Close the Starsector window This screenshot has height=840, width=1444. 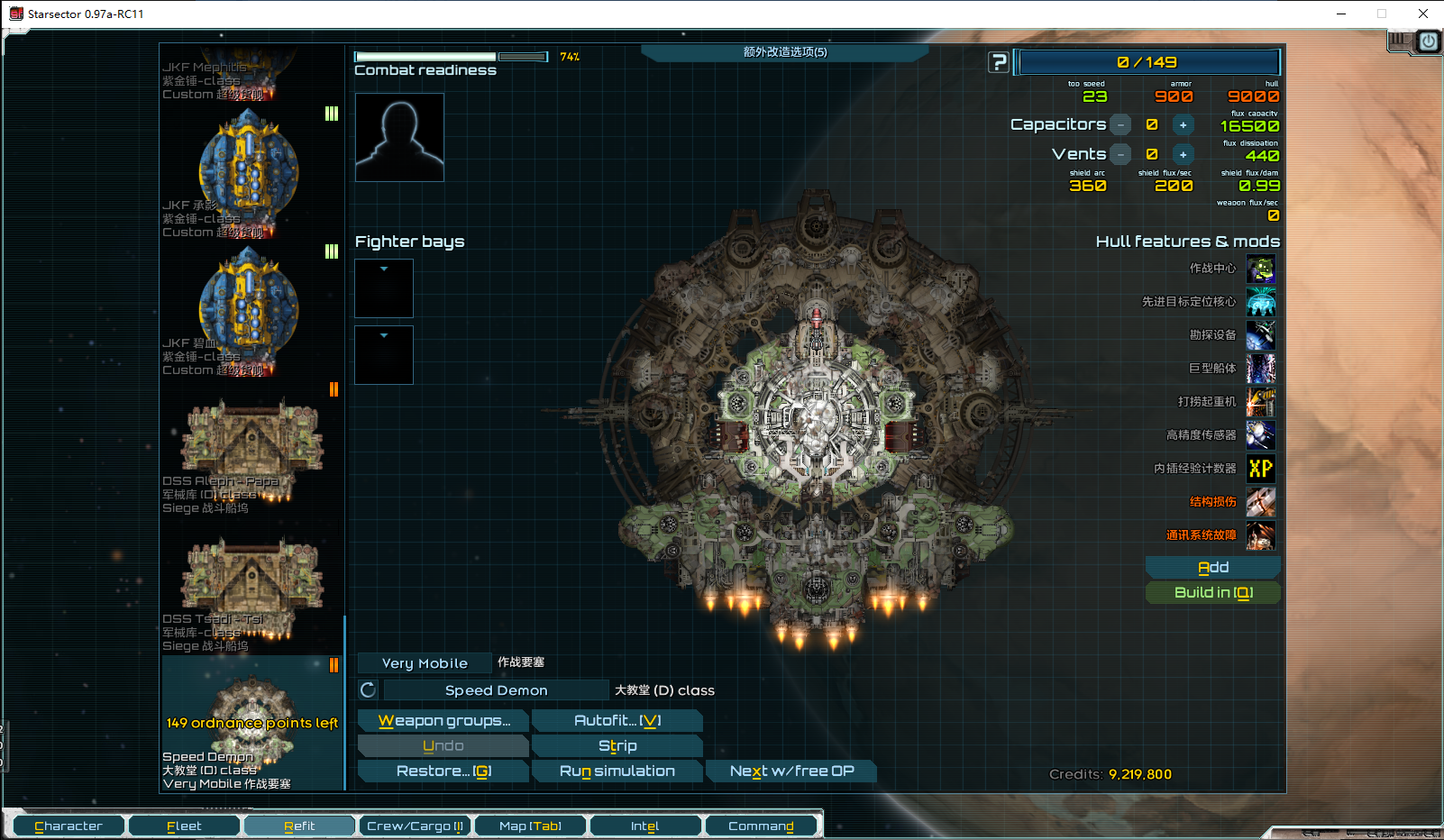[1423, 14]
